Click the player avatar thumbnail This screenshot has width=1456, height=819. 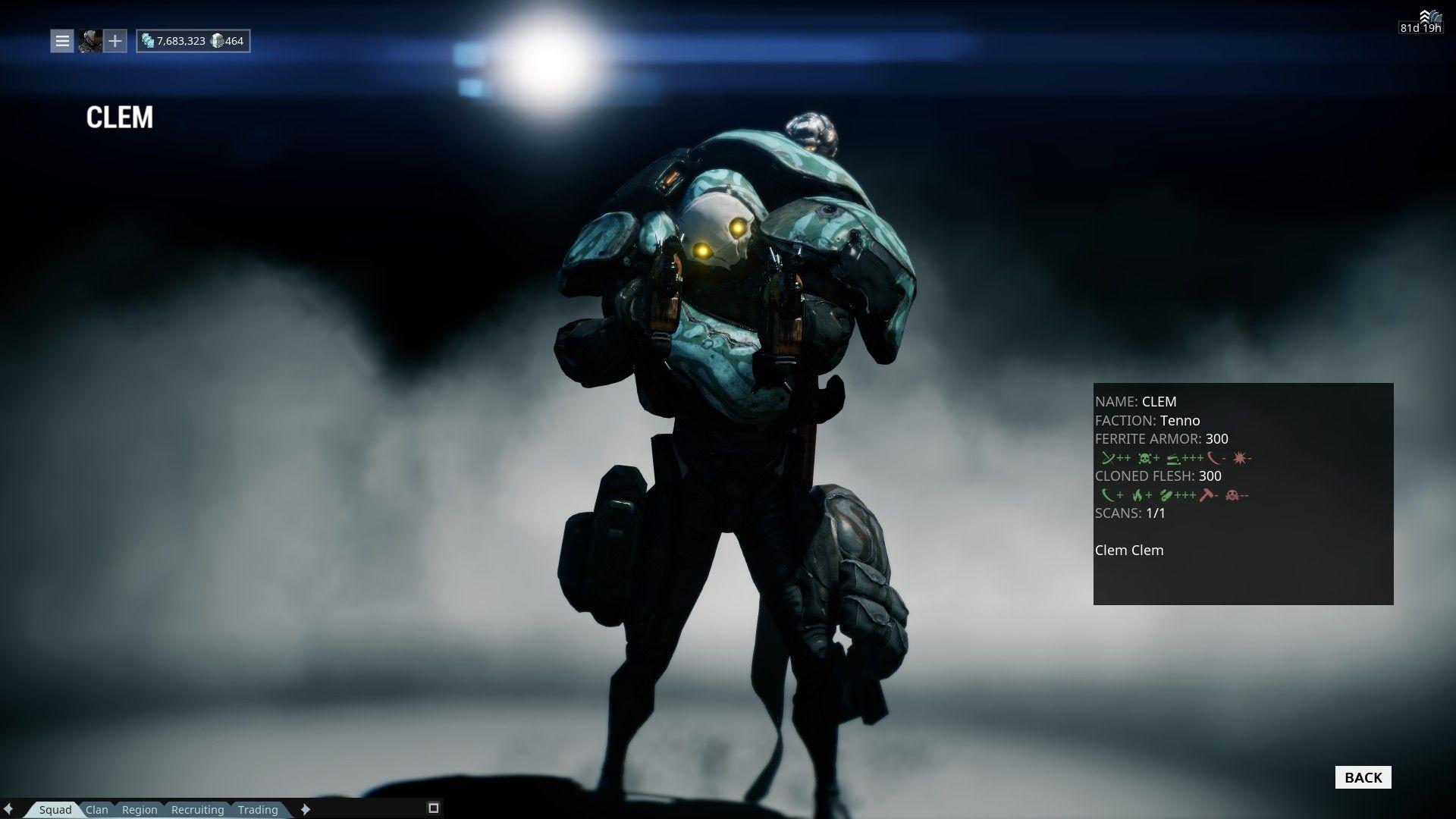89,41
